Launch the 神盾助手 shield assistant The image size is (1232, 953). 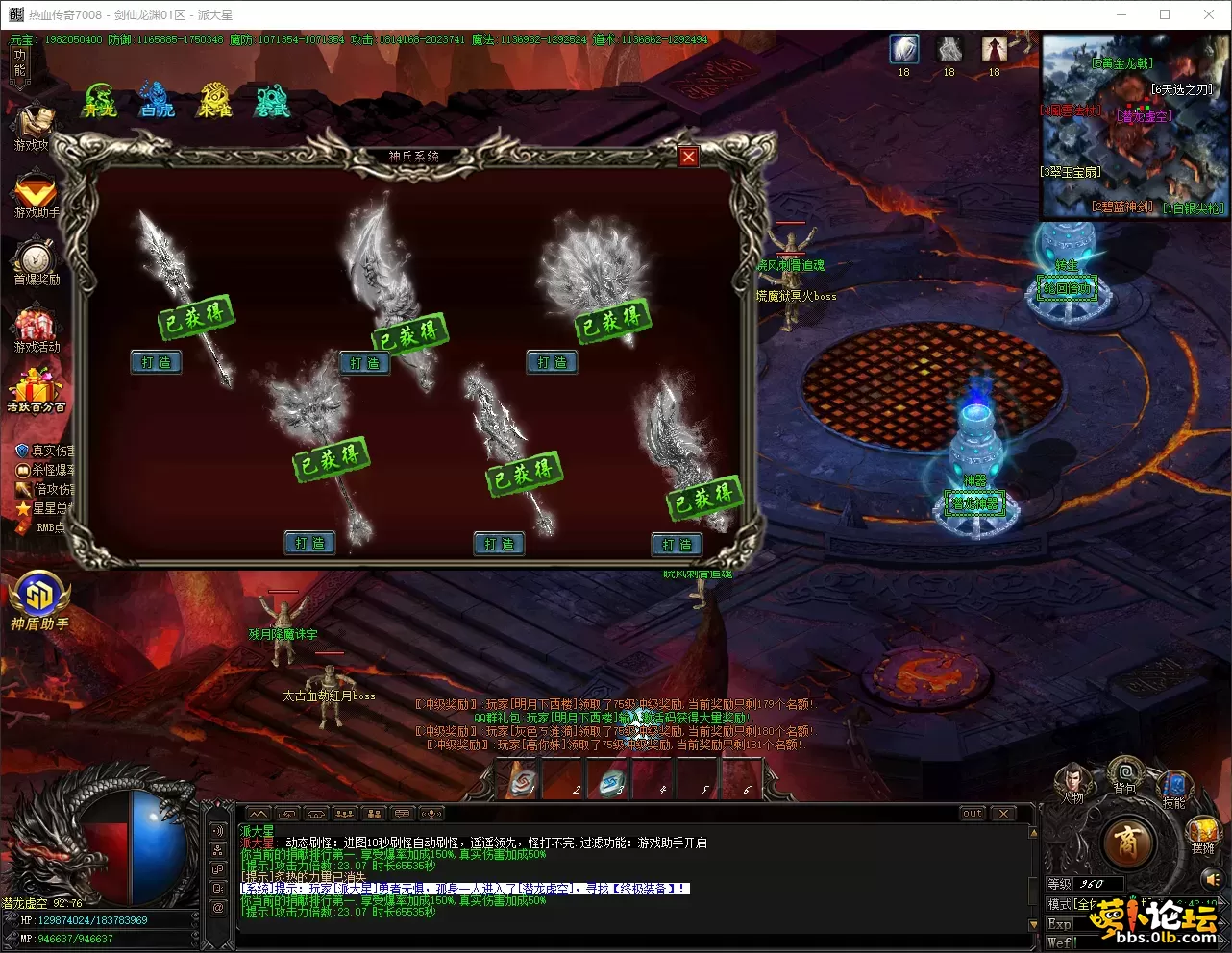pos(38,599)
